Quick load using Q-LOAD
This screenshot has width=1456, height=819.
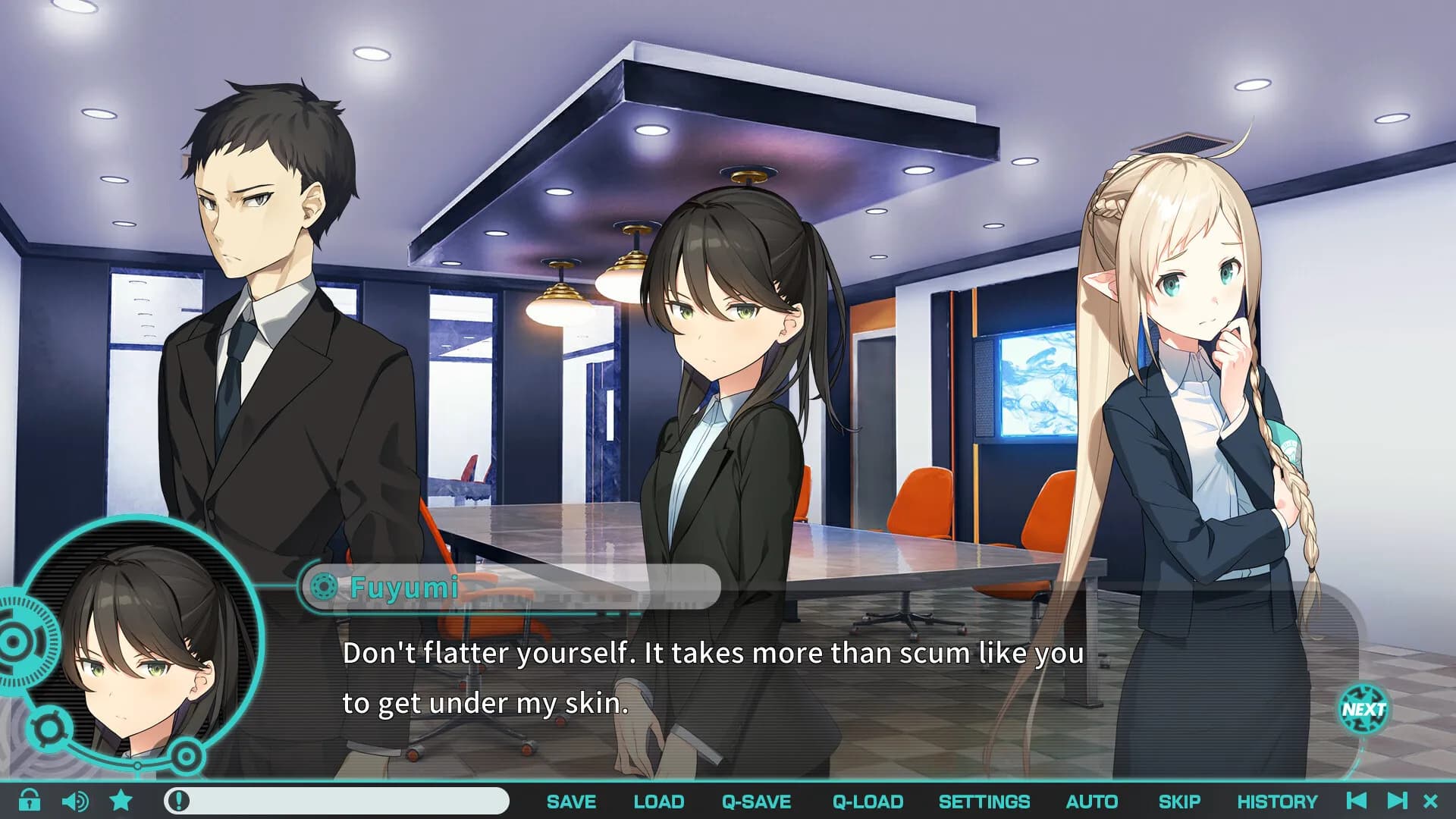pos(868,802)
